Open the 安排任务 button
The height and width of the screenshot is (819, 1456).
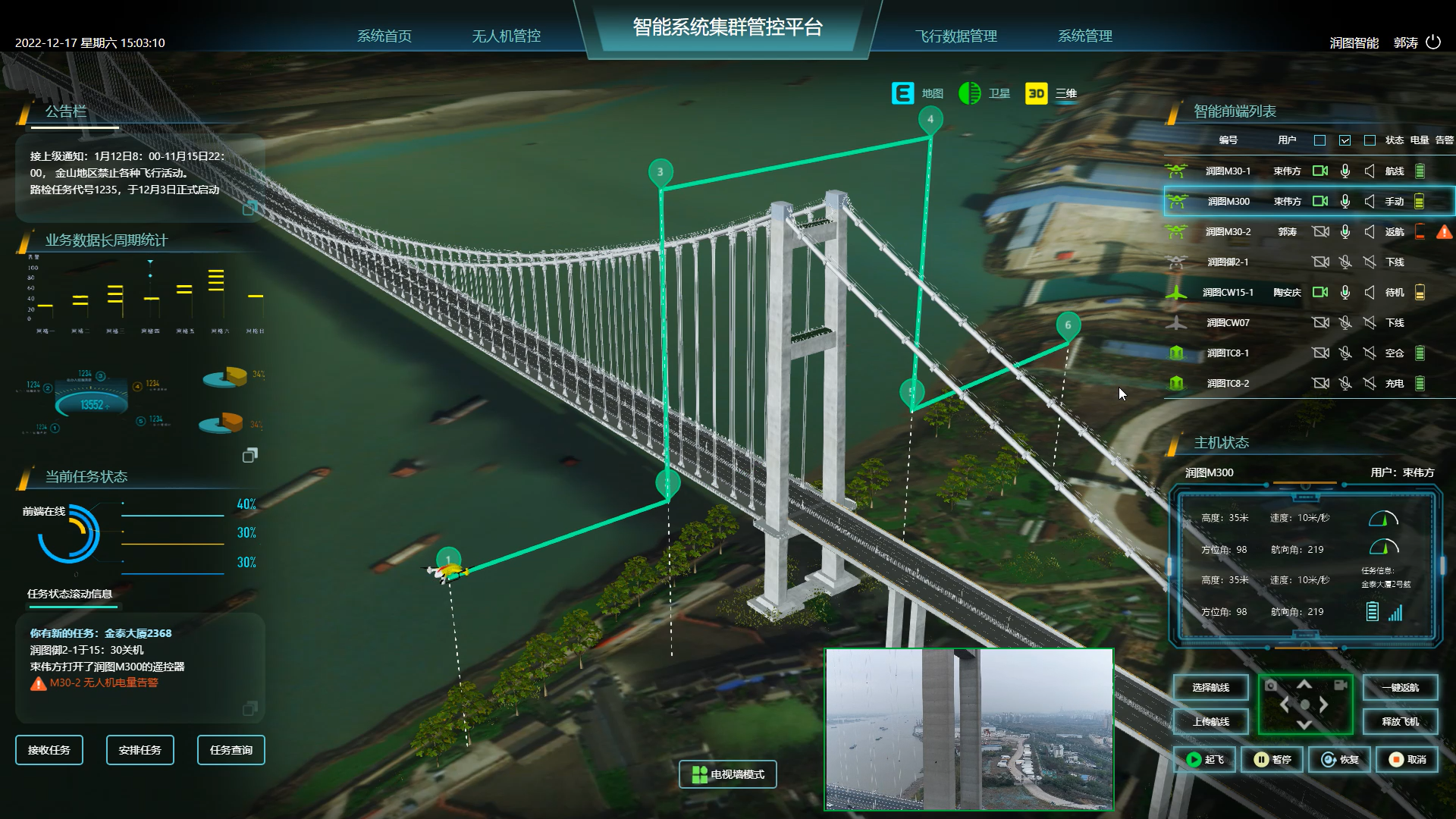point(140,750)
